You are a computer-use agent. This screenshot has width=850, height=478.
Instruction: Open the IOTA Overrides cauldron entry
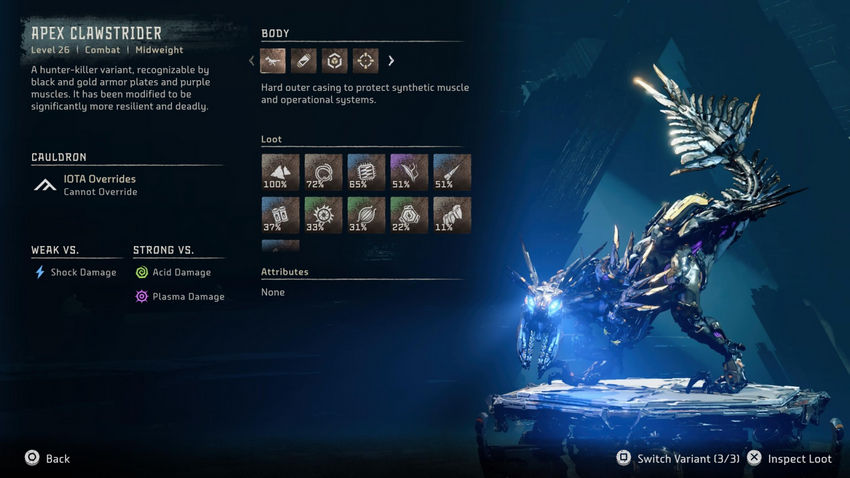99,184
